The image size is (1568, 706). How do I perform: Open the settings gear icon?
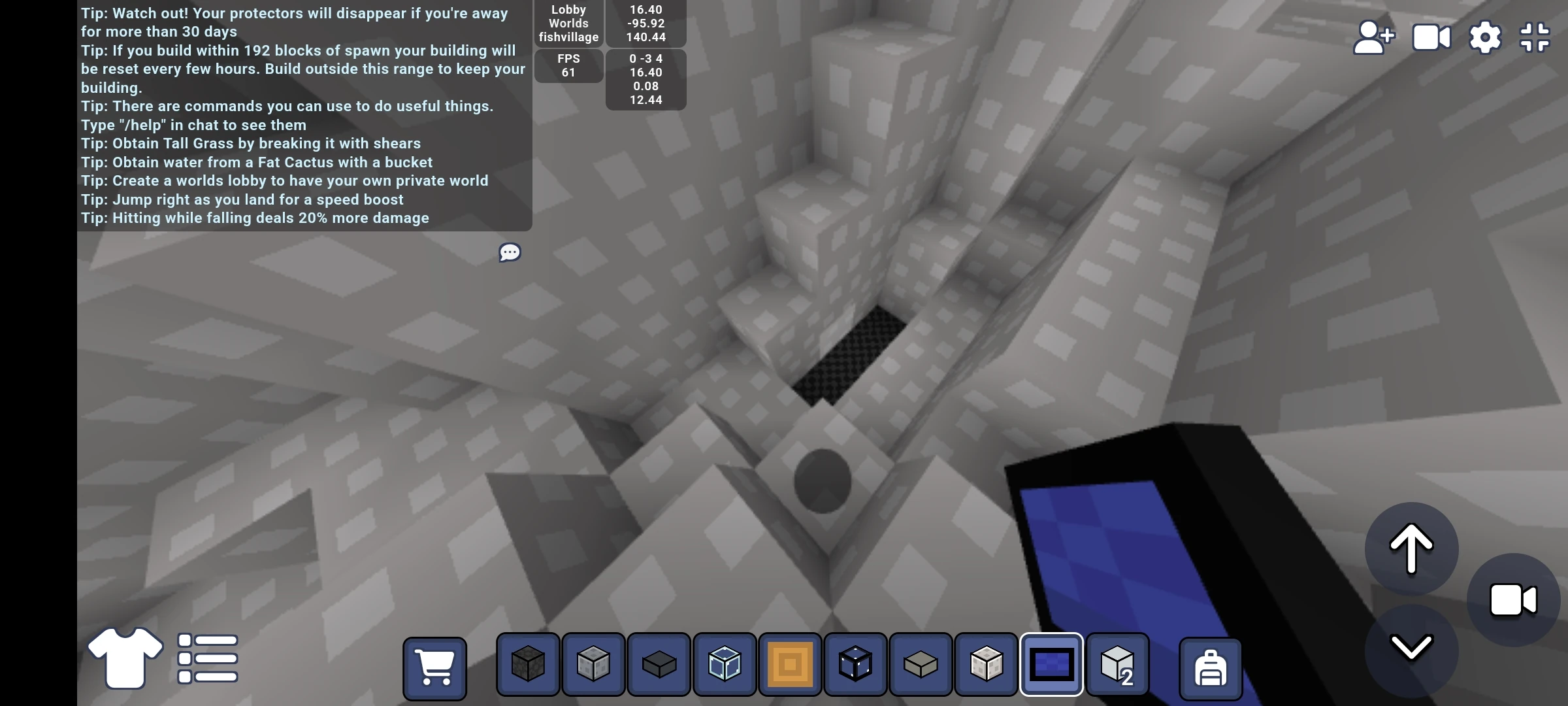click(x=1486, y=37)
